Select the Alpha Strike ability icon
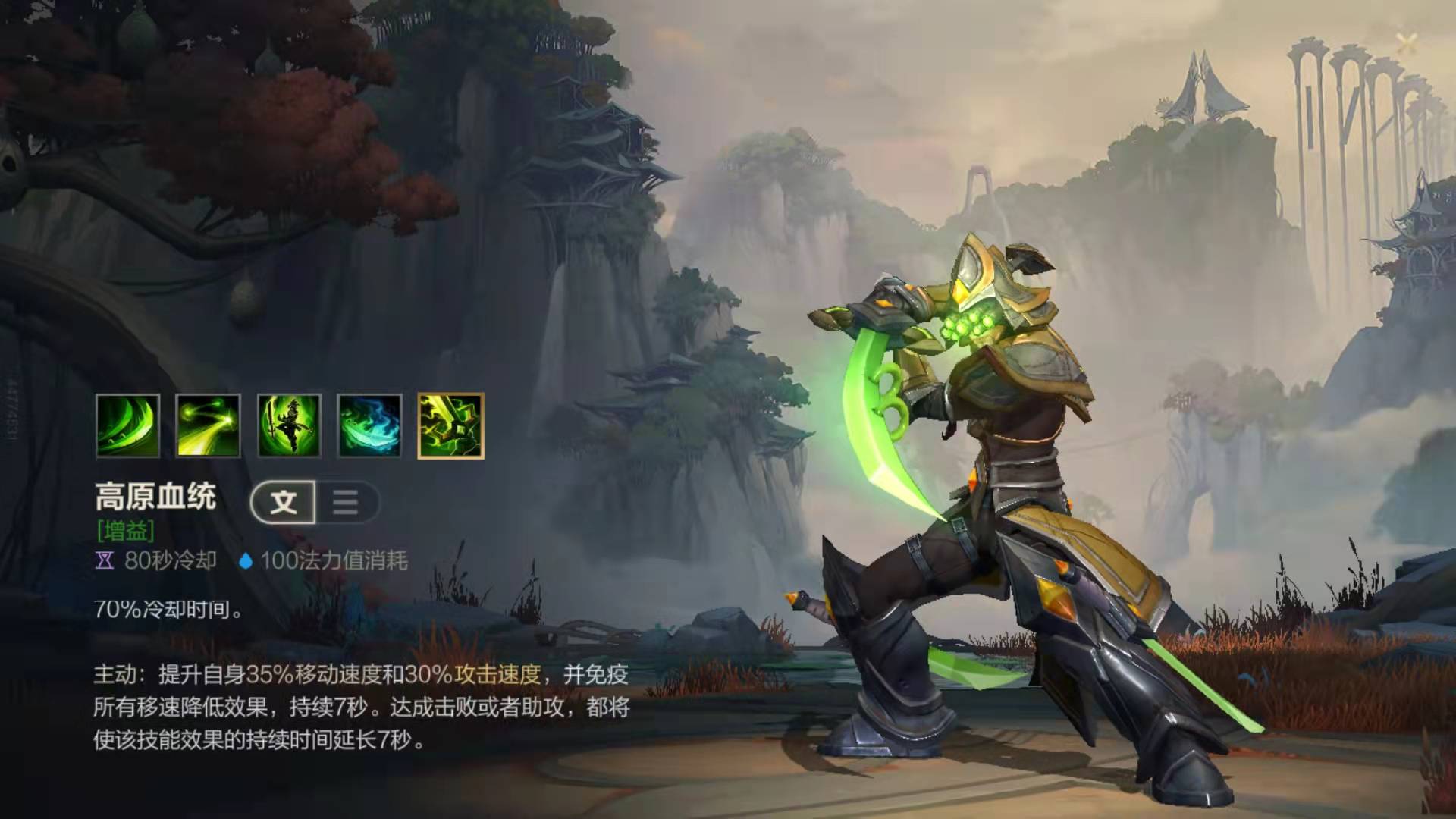 [208, 425]
